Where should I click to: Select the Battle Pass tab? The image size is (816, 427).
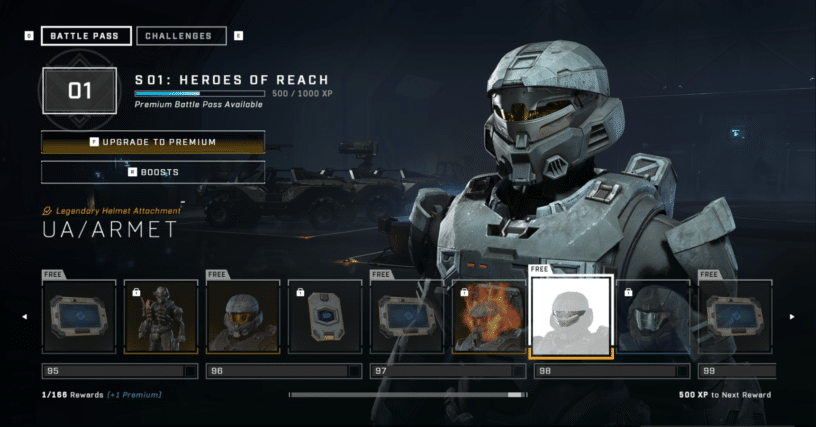[85, 36]
